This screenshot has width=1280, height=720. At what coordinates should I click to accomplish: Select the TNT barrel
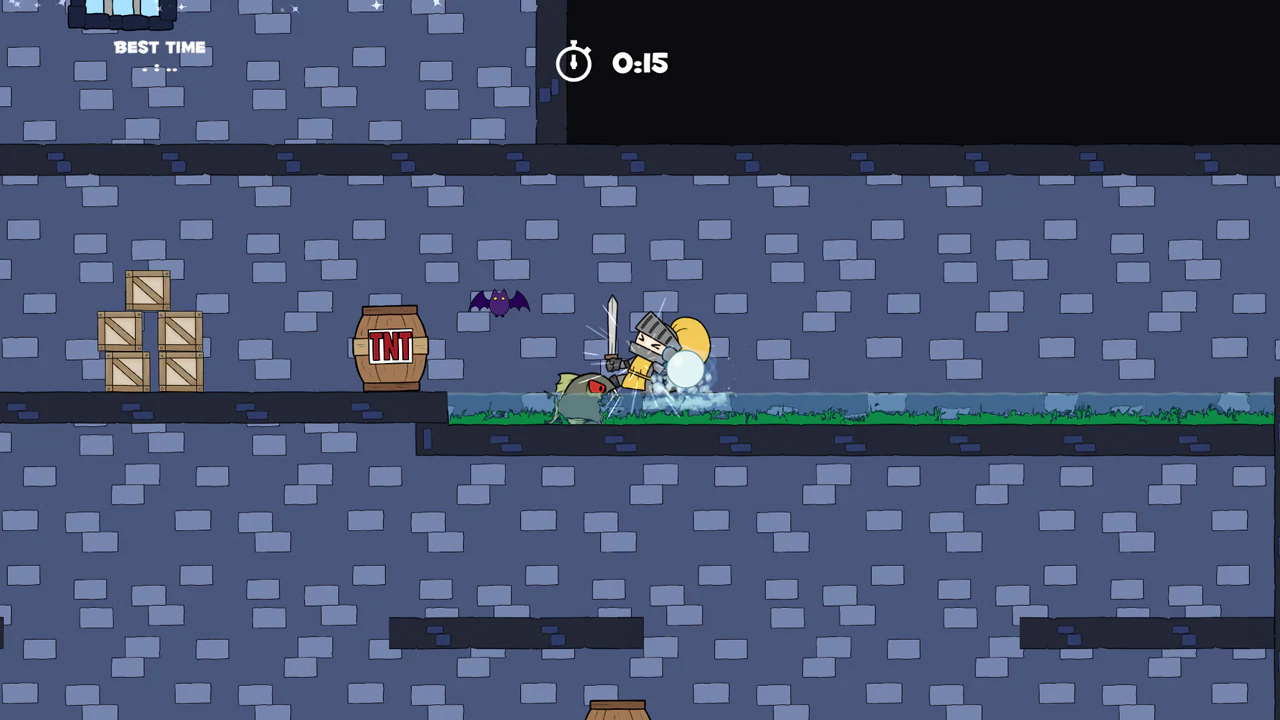[390, 347]
